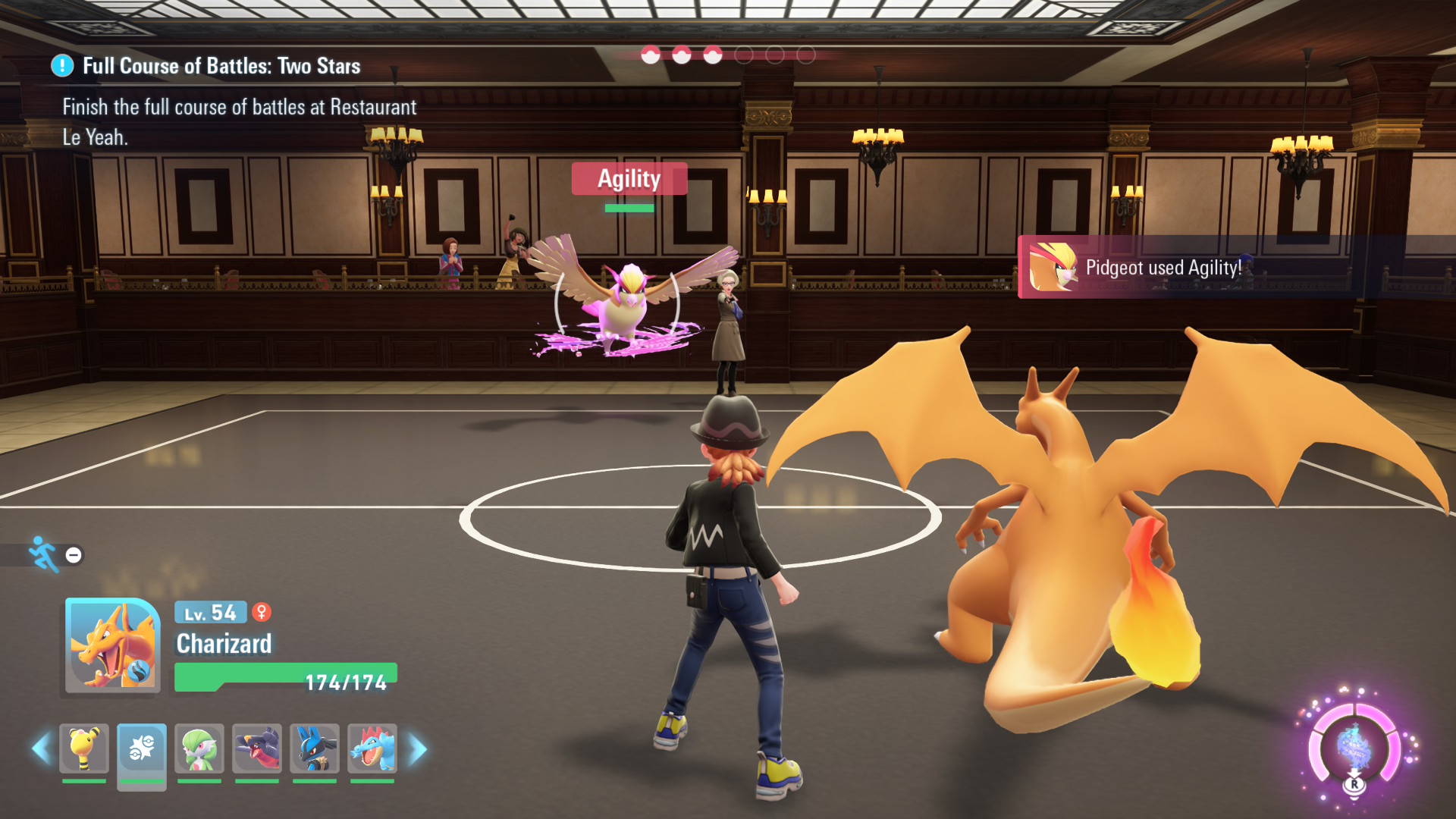
Task: Open the Agility move banner
Action: [x=629, y=179]
